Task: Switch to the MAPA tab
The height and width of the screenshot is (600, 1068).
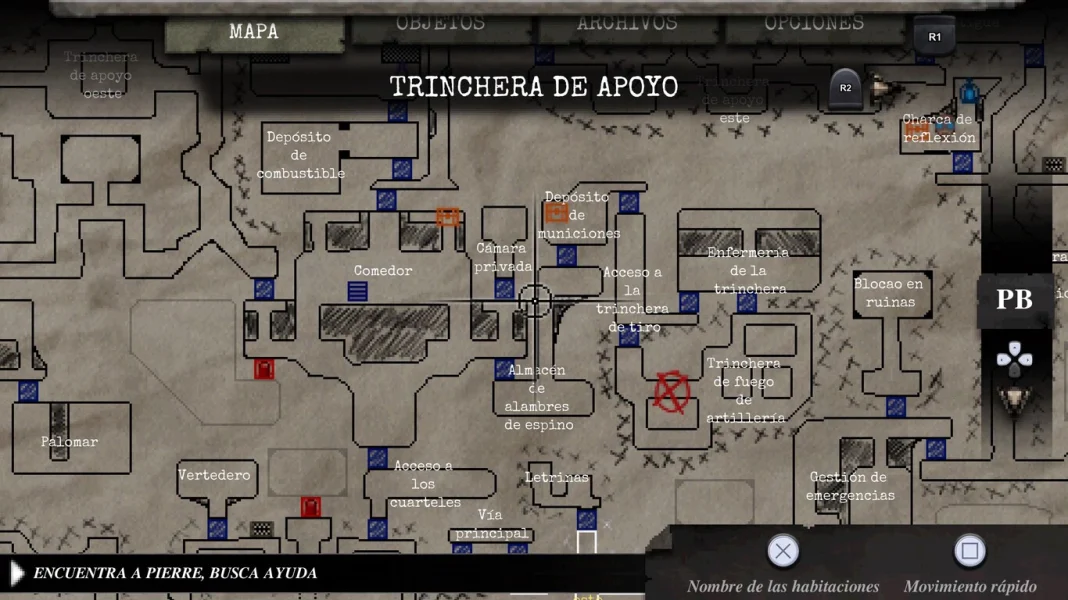Action: click(x=254, y=33)
